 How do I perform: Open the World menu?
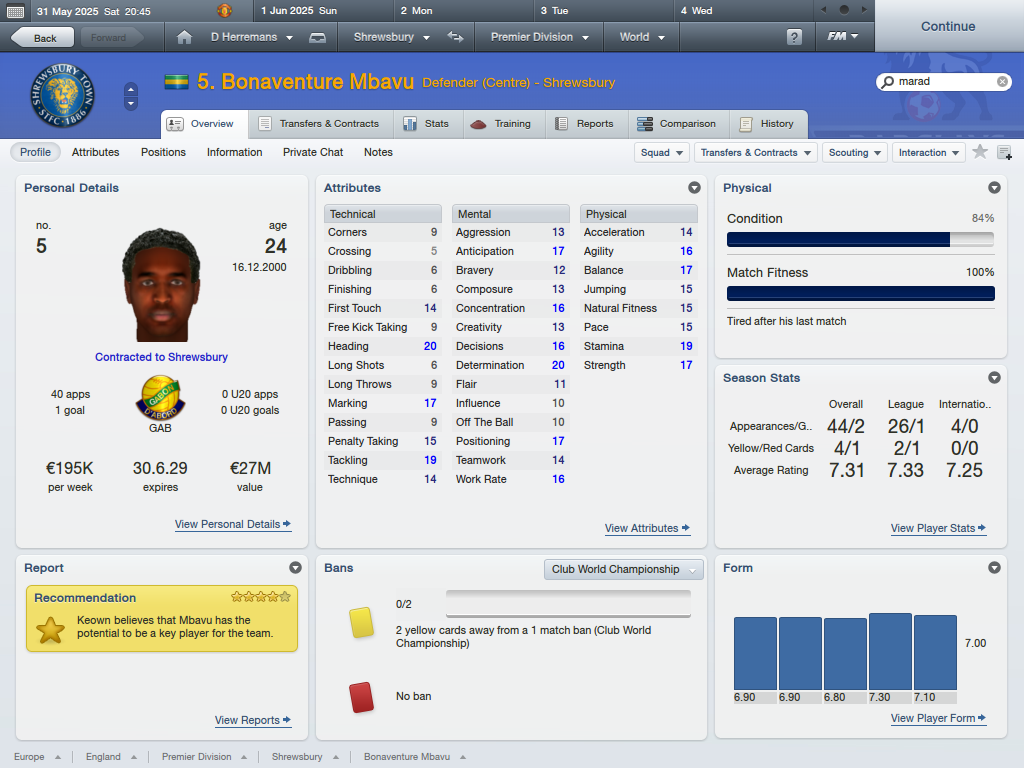point(642,37)
